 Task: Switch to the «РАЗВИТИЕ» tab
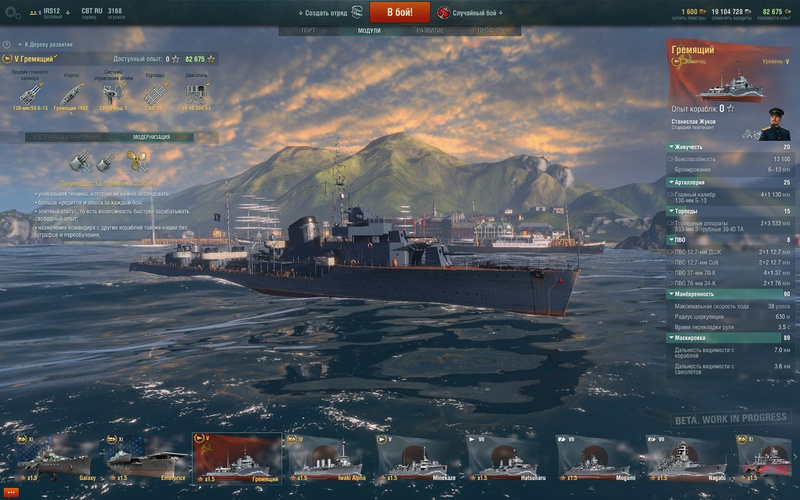(x=430, y=31)
